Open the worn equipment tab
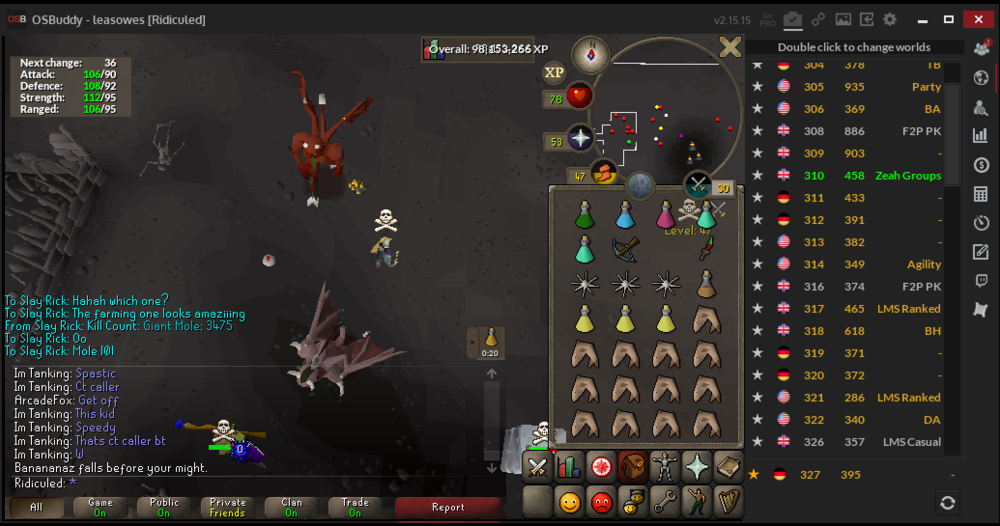This screenshot has height=526, width=1000. pos(663,466)
